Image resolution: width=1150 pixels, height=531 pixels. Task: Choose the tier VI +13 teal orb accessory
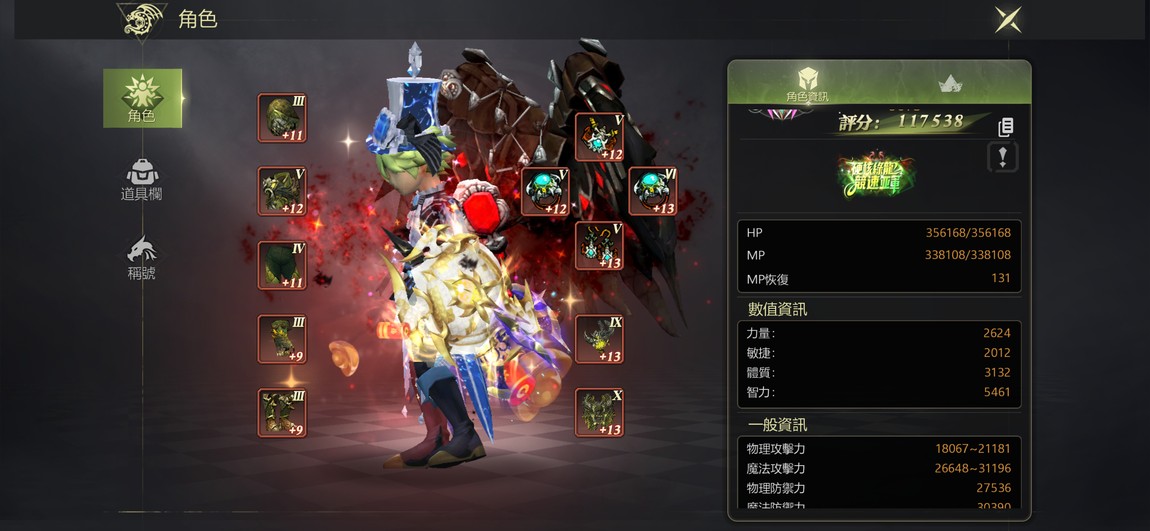click(653, 191)
